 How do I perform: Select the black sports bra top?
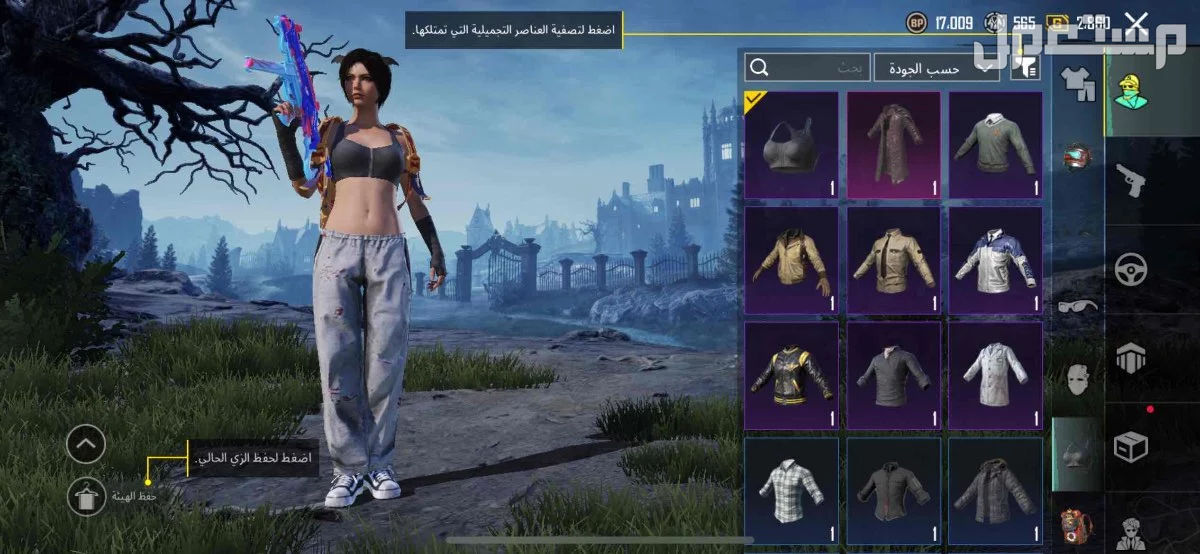791,145
